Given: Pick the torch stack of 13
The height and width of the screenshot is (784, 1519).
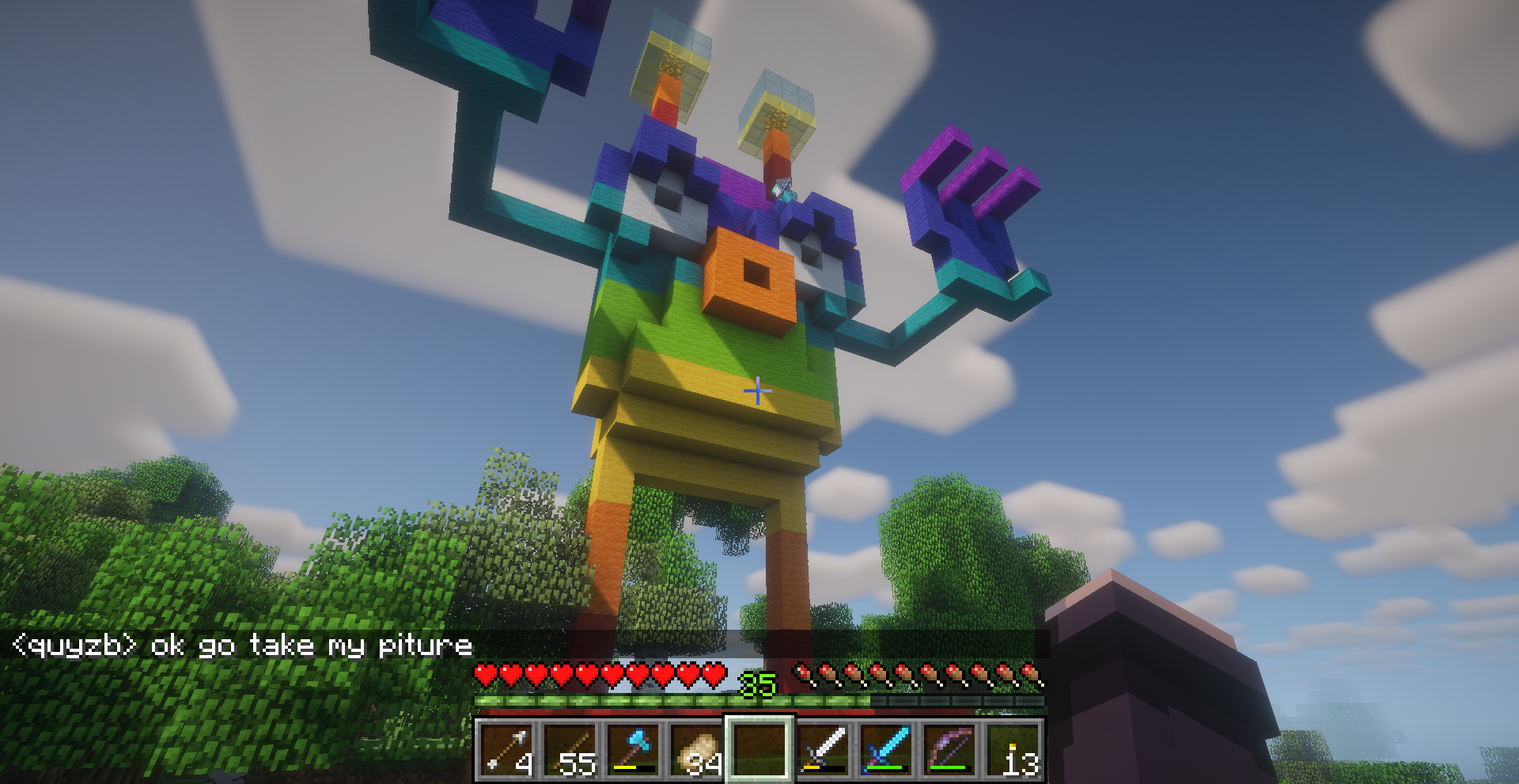Looking at the screenshot, I should (1013, 749).
